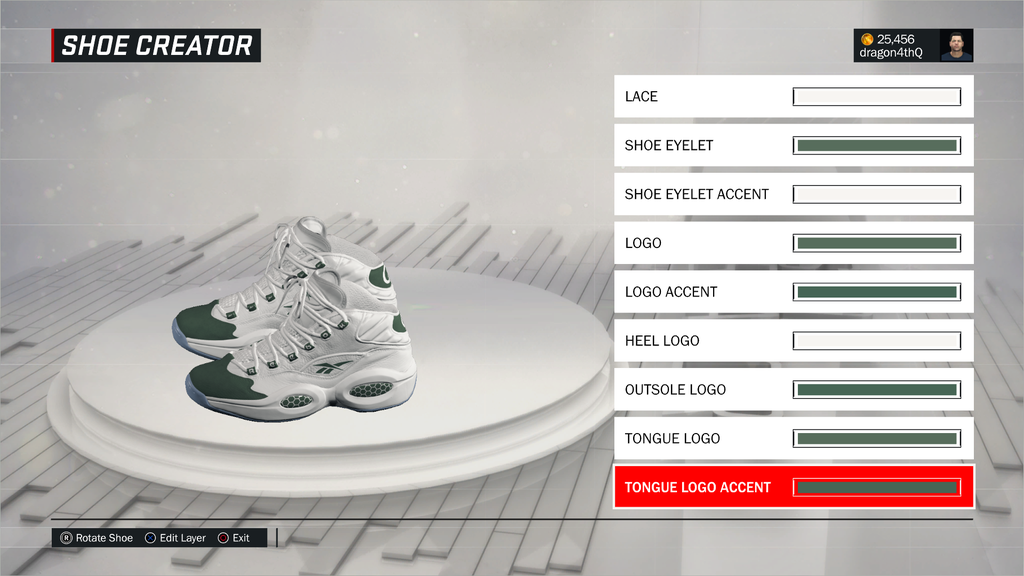Select the Lace layer row
The height and width of the screenshot is (576, 1024).
[793, 97]
